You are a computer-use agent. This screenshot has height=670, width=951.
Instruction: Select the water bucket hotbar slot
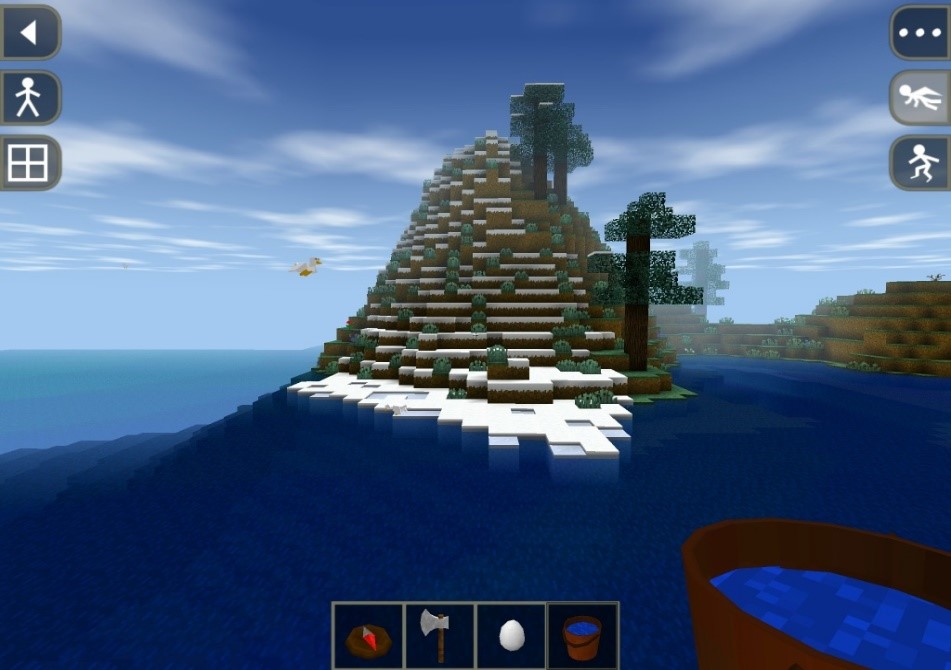point(583,635)
